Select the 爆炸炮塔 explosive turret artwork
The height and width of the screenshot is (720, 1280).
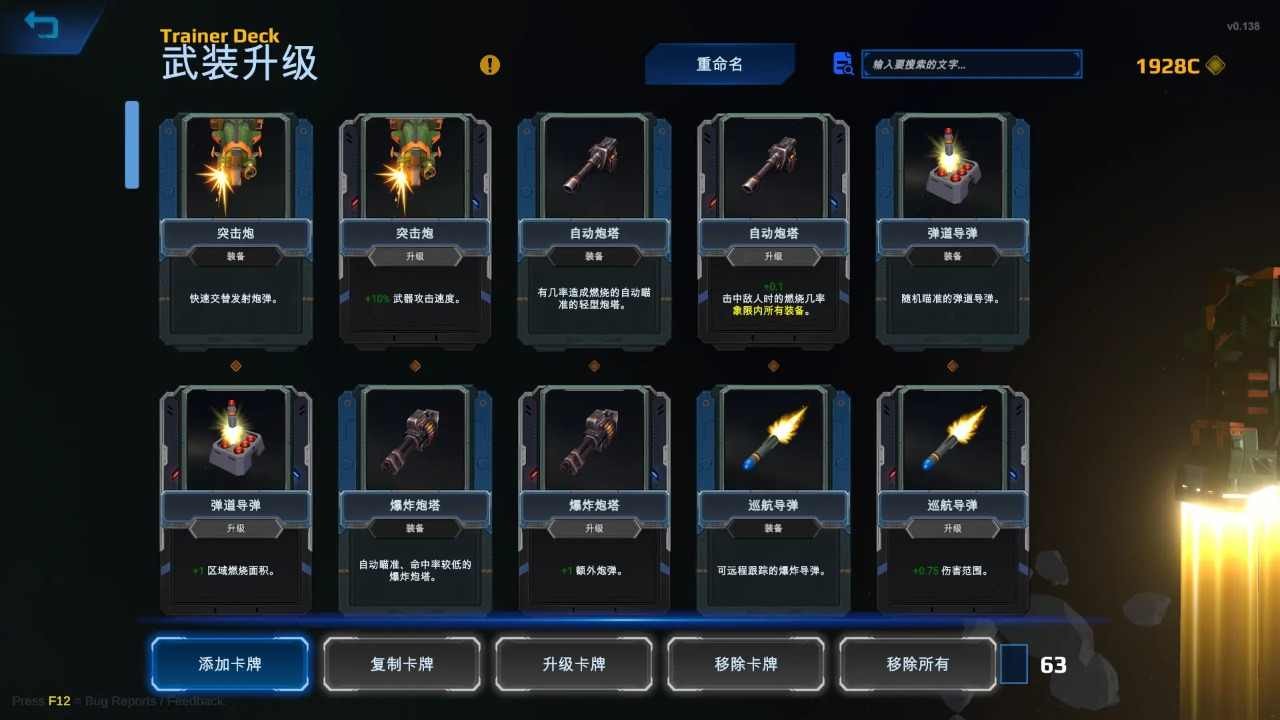click(414, 438)
